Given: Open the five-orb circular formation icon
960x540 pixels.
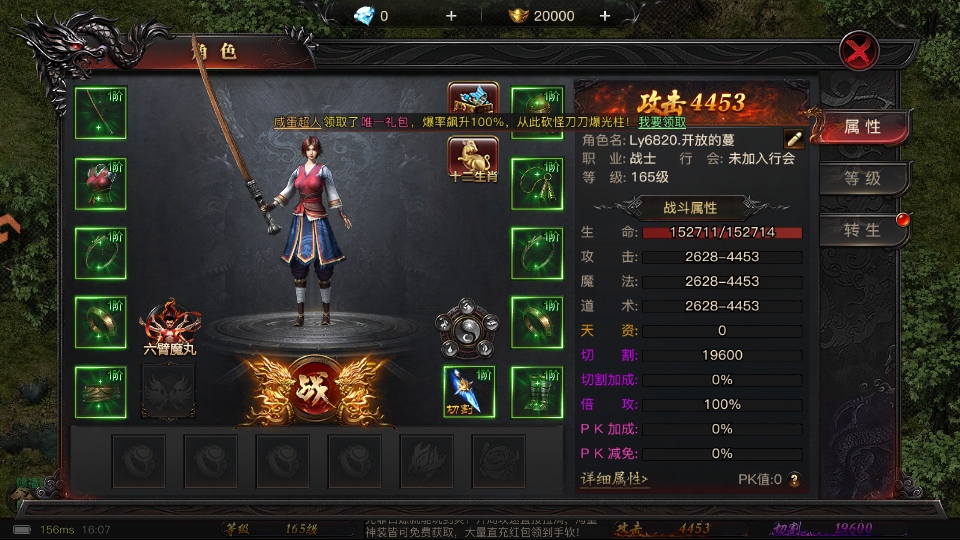Looking at the screenshot, I should (467, 327).
